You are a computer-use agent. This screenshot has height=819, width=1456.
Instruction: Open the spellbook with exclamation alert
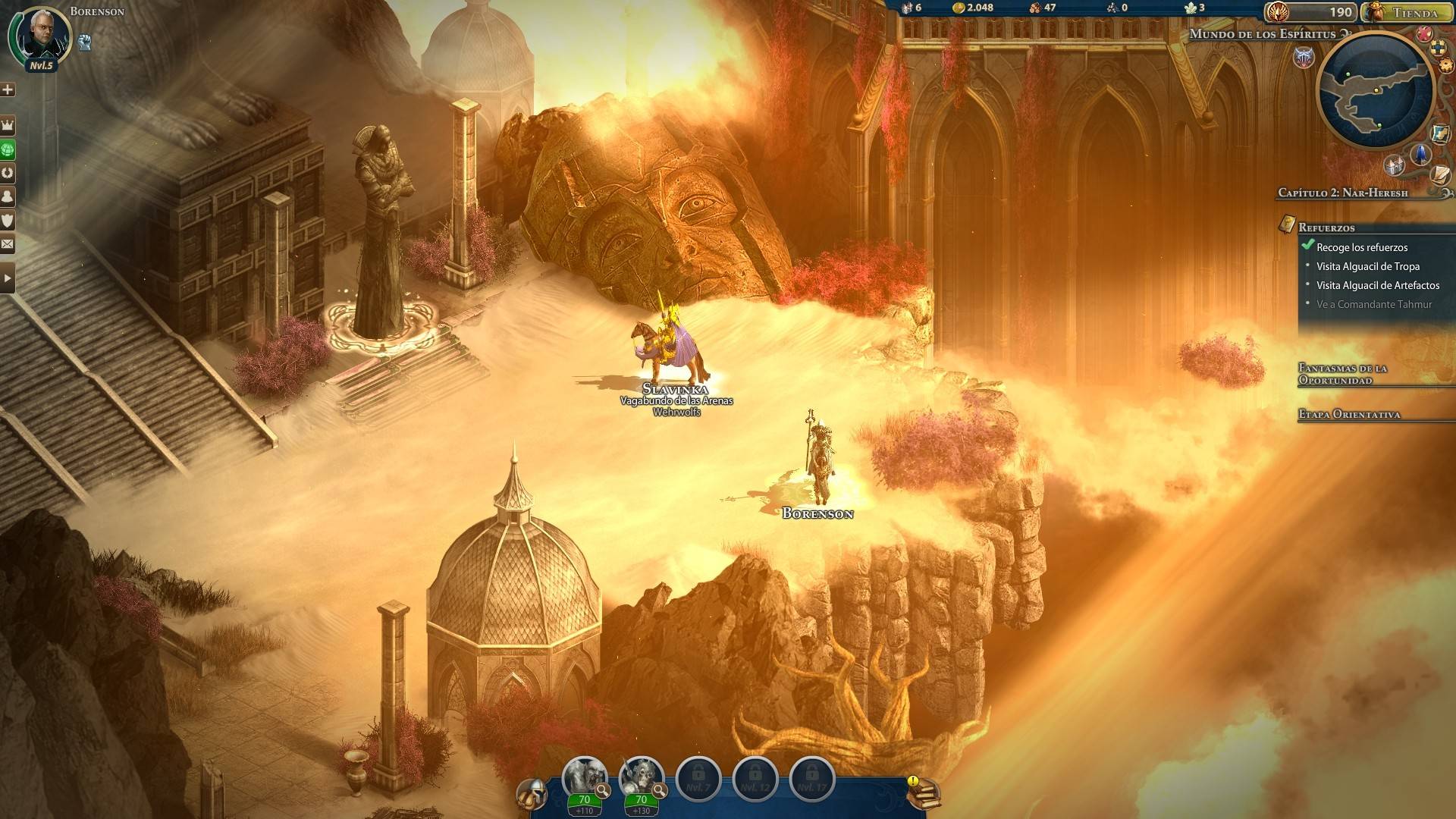pyautogui.click(x=923, y=794)
